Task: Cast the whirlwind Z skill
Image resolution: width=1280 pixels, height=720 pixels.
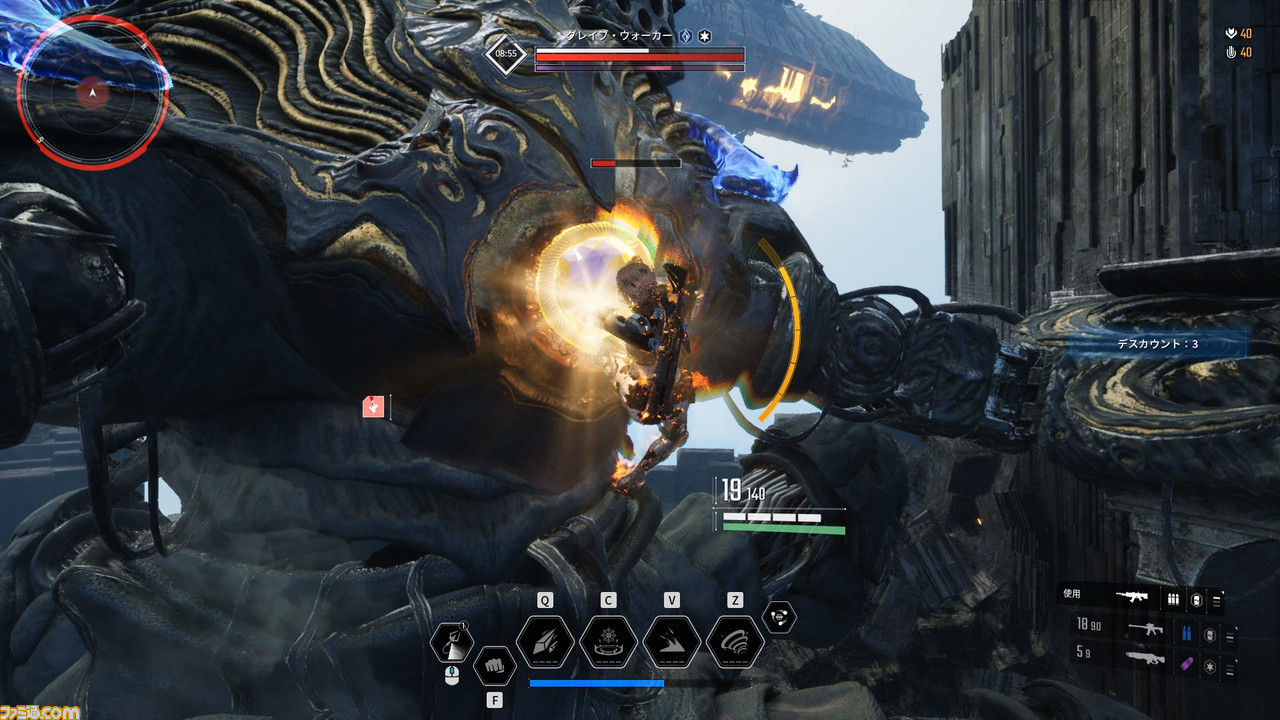Action: (735, 642)
